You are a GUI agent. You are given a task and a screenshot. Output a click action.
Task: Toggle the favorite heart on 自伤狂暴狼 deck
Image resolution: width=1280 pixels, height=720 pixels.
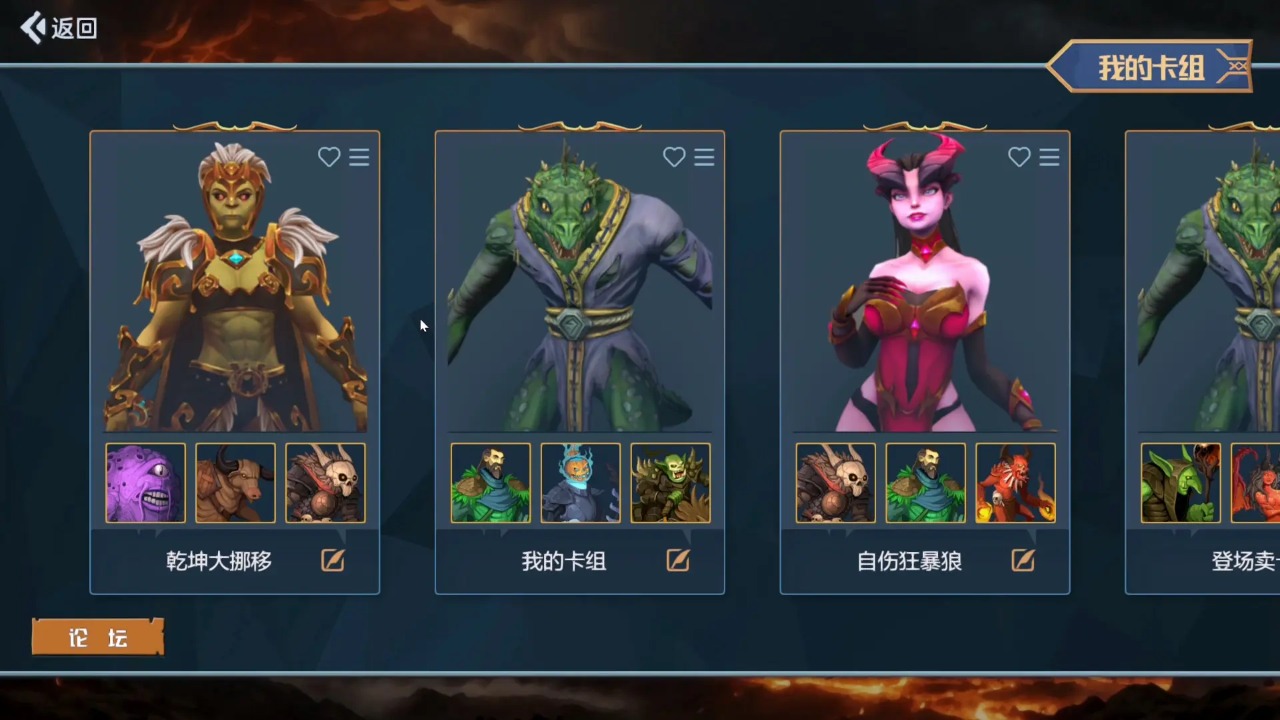pyautogui.click(x=1018, y=157)
